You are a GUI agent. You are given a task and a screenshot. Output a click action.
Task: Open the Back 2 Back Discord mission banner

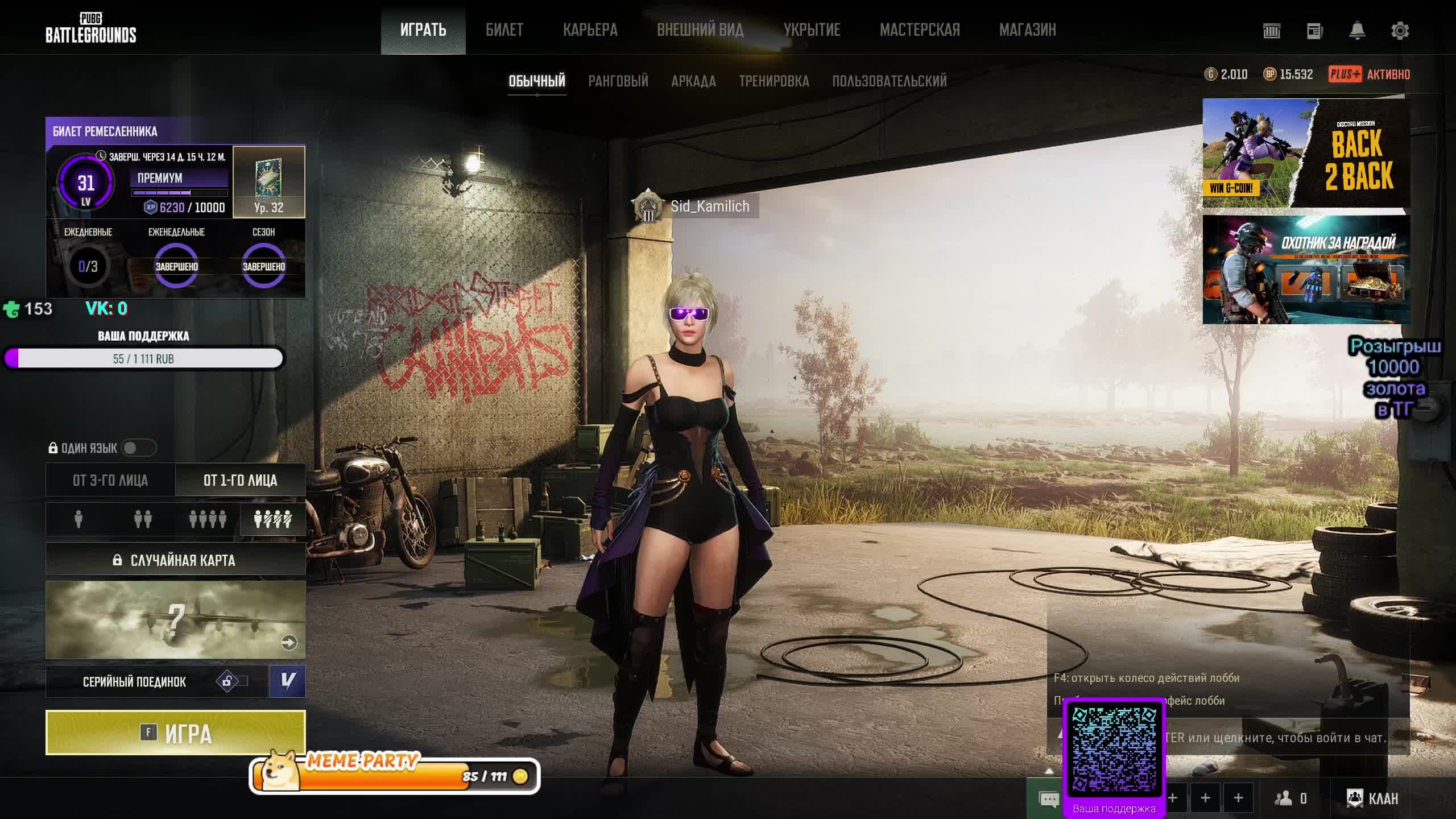pos(1306,153)
